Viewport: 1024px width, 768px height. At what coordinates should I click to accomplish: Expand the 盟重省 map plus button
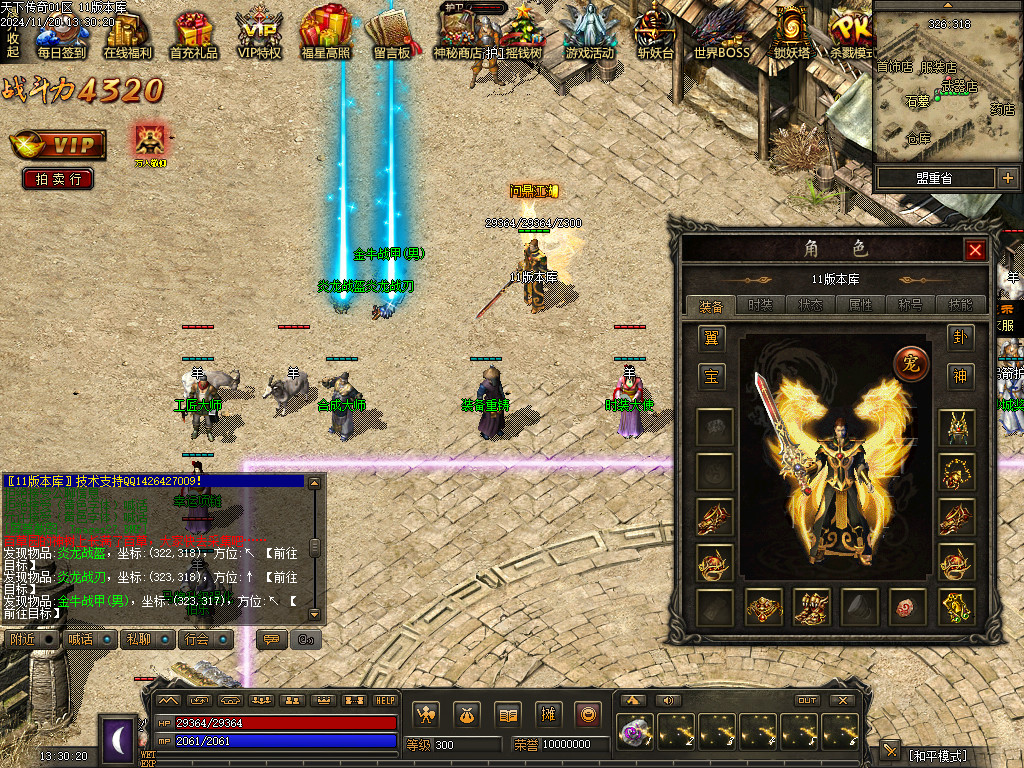pyautogui.click(x=1007, y=178)
